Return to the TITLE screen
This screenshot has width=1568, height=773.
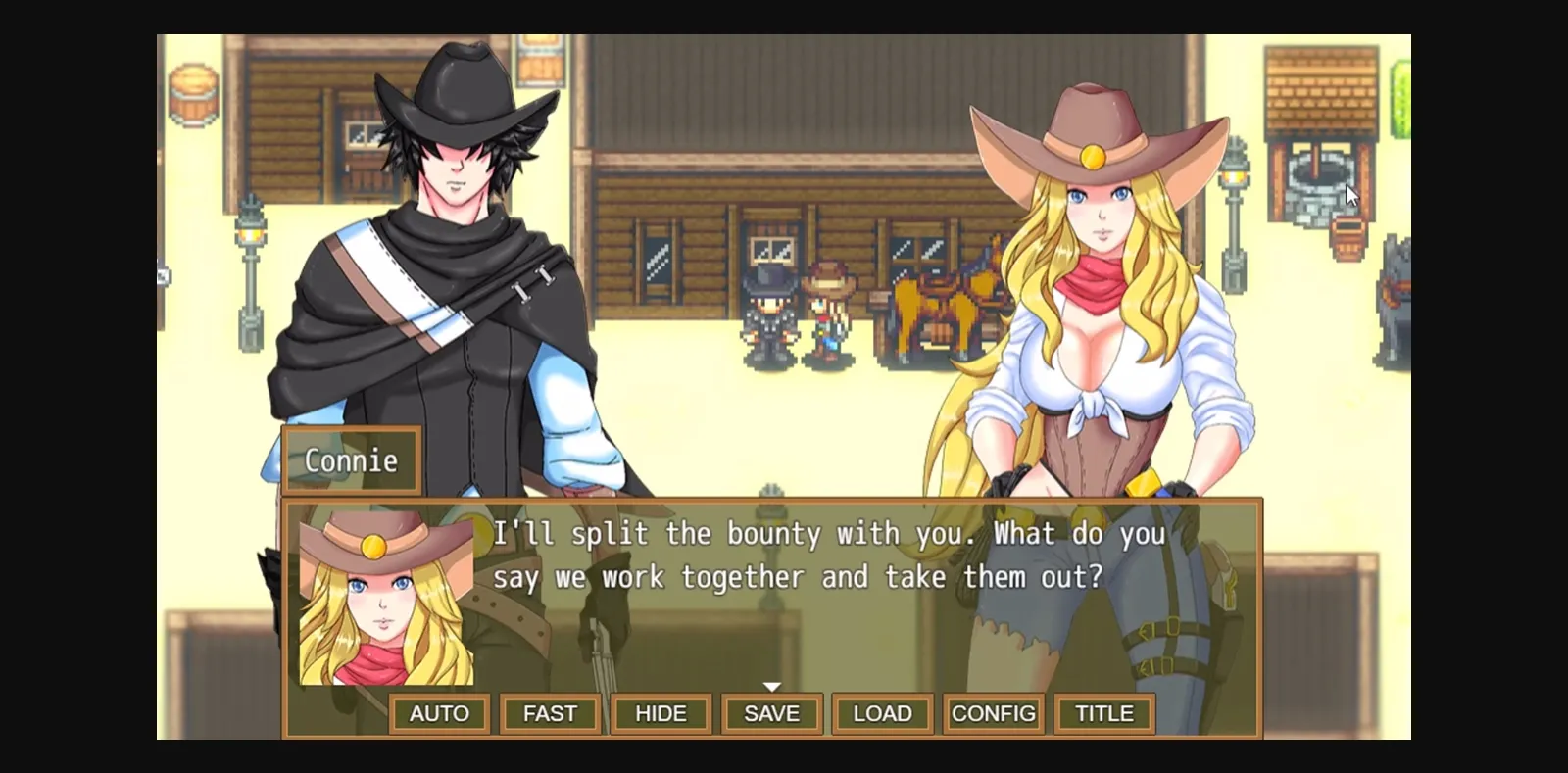(1103, 713)
